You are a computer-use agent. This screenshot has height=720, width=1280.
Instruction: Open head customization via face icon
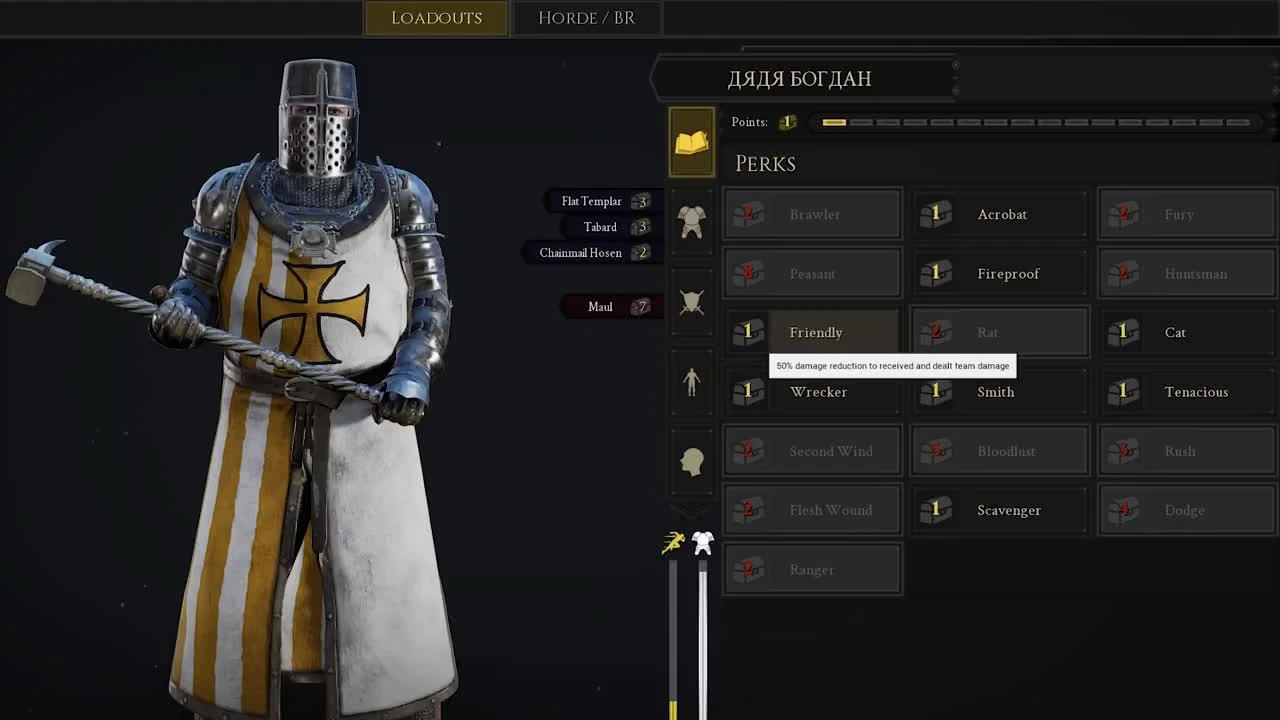(691, 460)
